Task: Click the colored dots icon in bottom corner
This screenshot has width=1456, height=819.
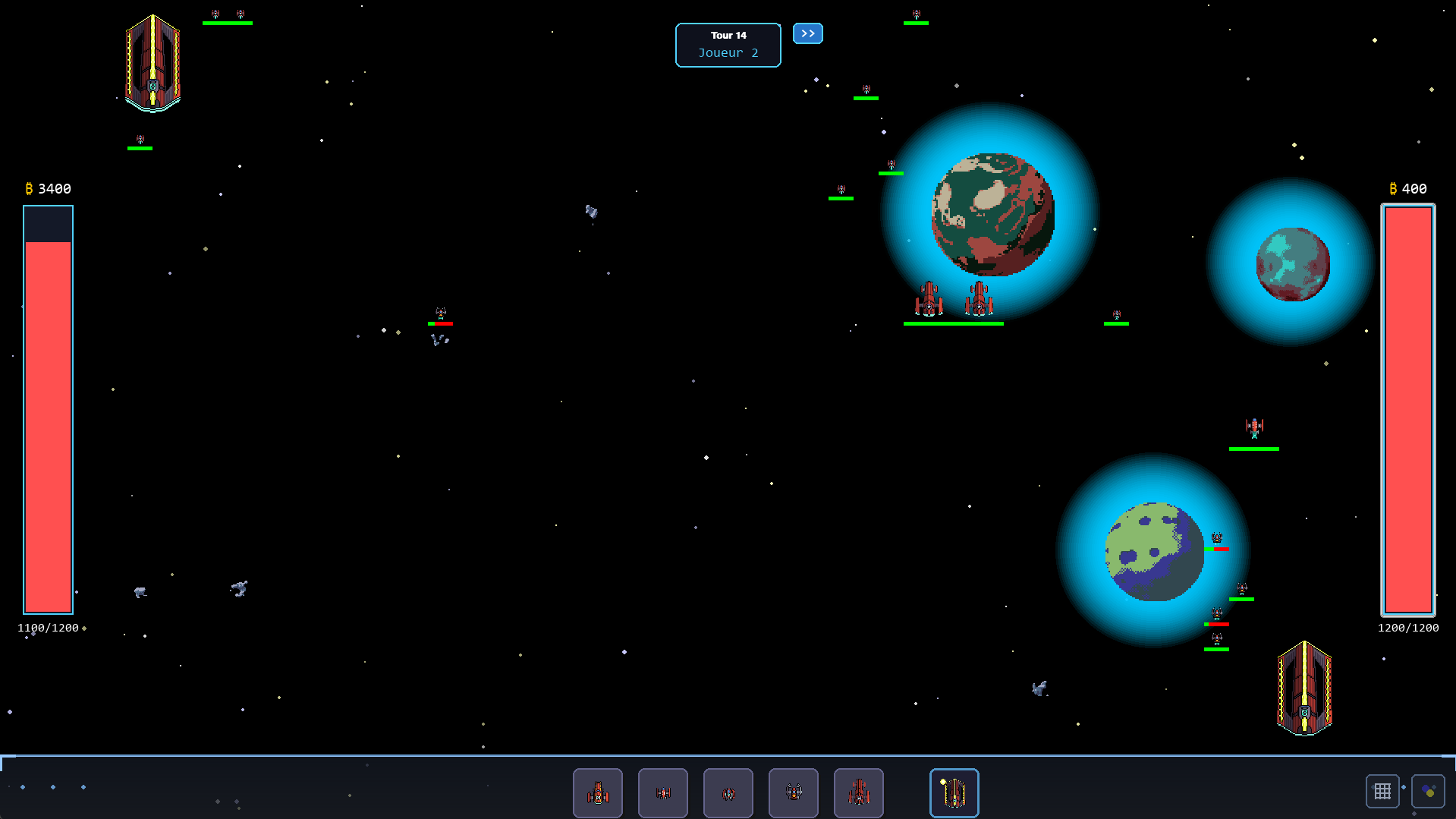Action: (x=1427, y=790)
